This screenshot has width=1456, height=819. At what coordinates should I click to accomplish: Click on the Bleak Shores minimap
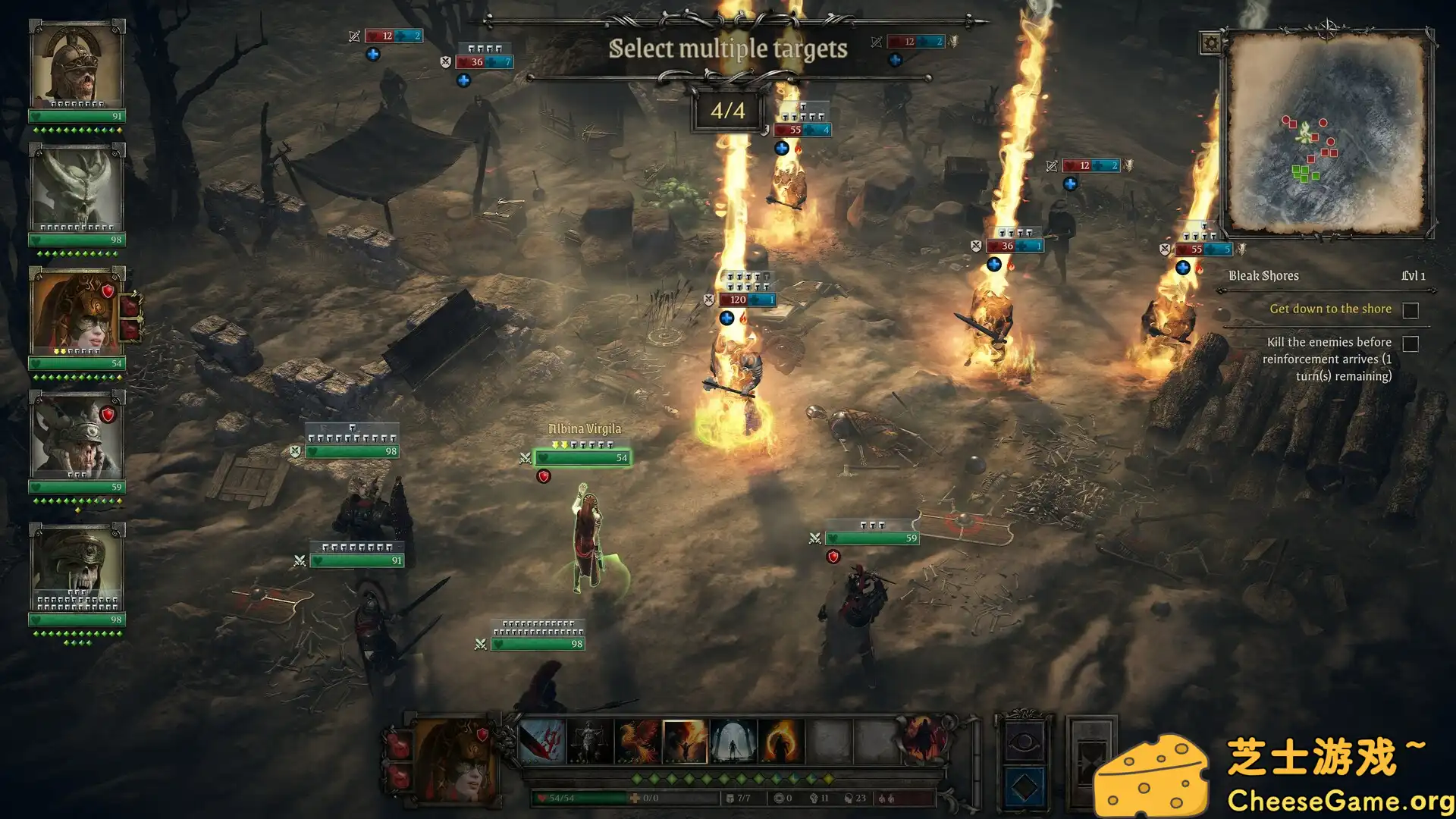click(1326, 133)
